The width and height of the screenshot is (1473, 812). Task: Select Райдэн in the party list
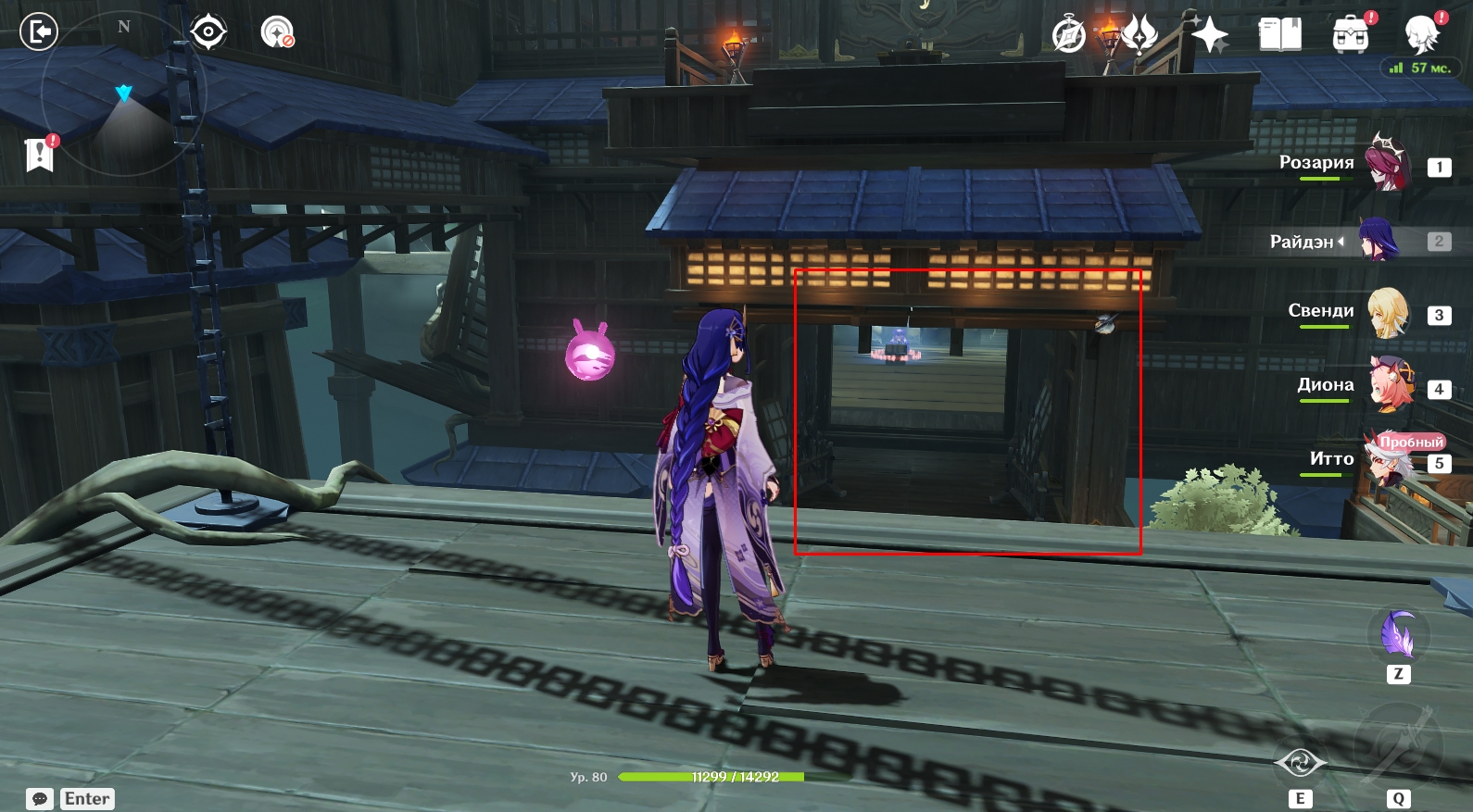point(1379,241)
